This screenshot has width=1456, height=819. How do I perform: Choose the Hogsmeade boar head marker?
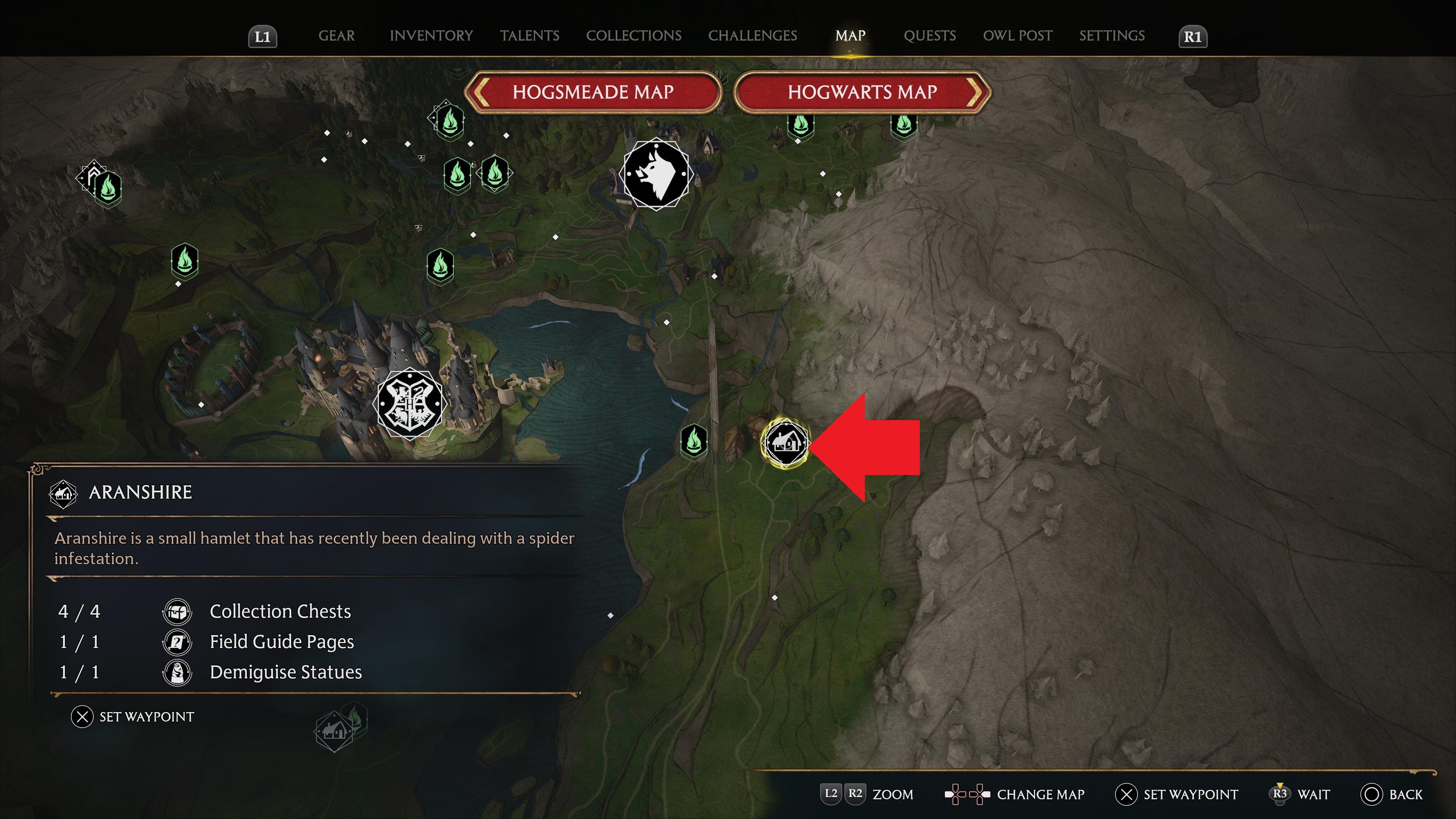[656, 174]
